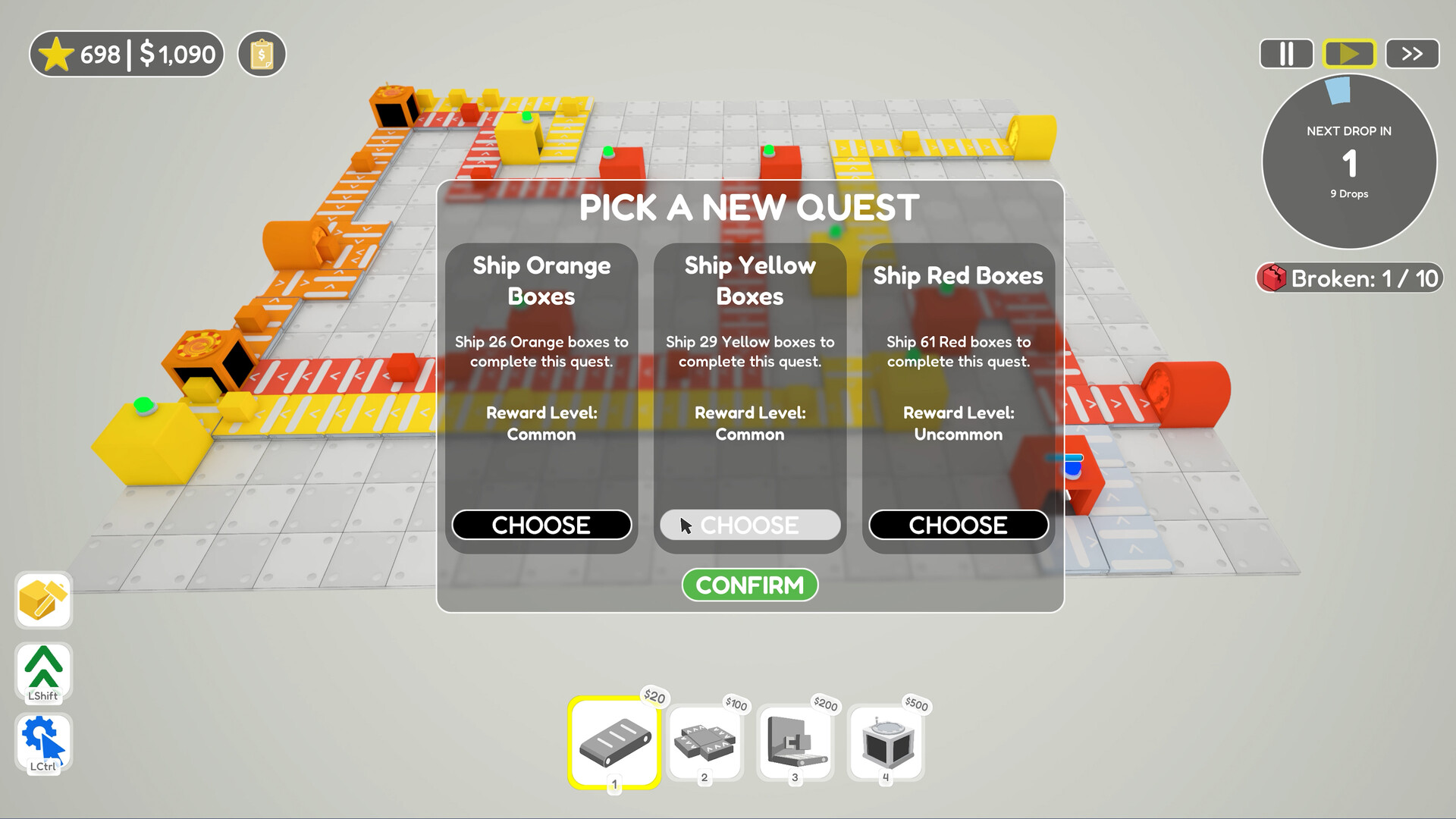Buy the $500 processor machine
Screen dimensions: 1456x819
coord(886,743)
